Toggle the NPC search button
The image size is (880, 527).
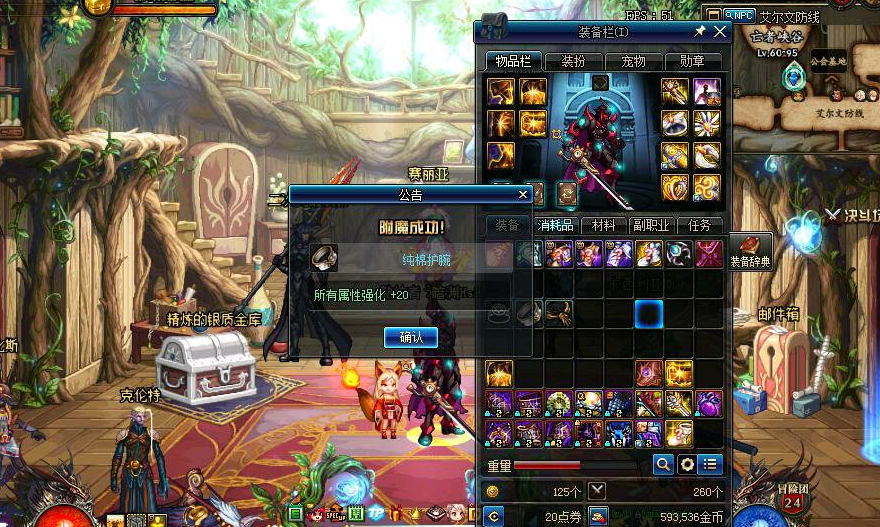tap(742, 15)
